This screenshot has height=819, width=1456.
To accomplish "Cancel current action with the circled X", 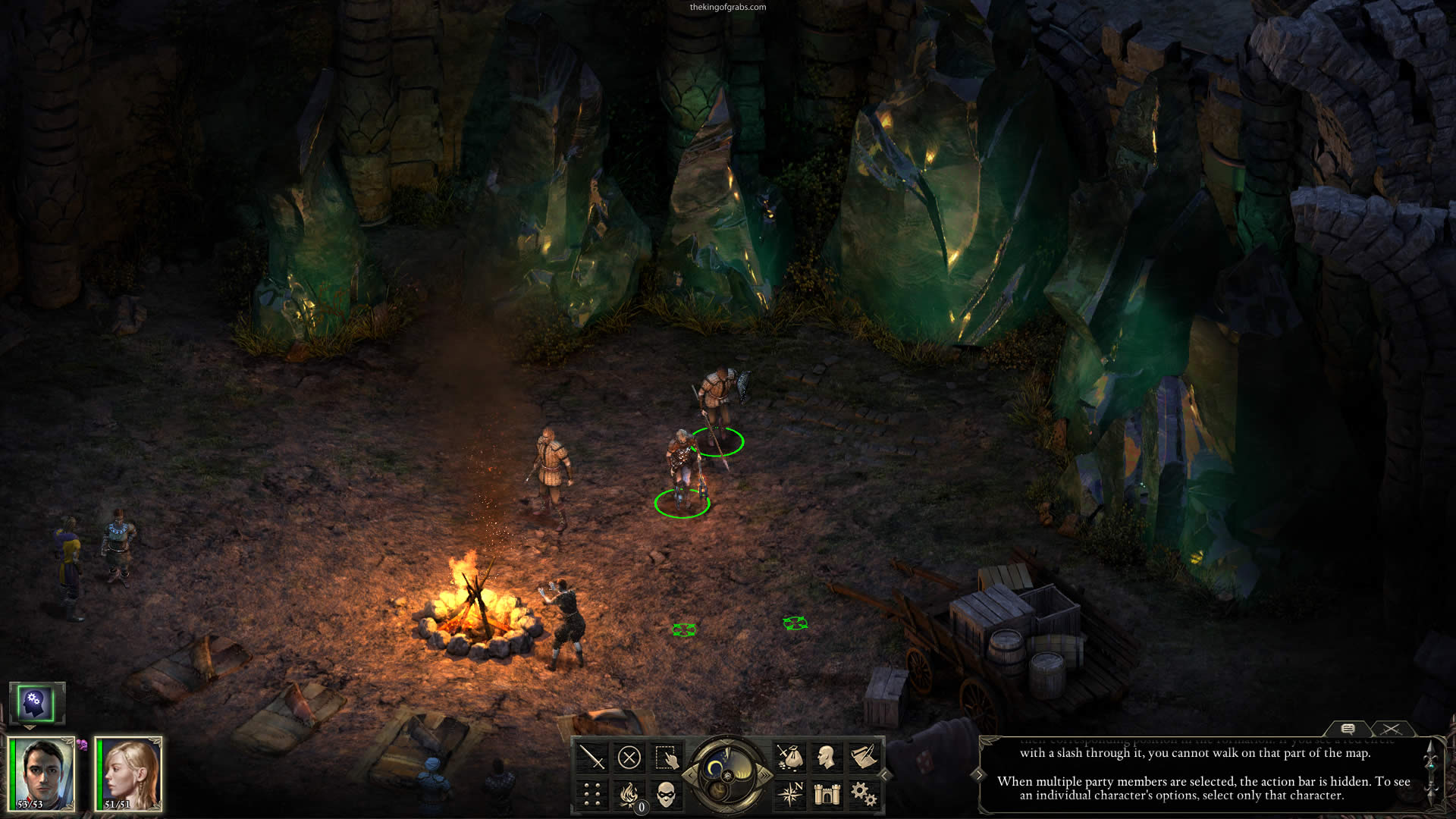I will (629, 757).
